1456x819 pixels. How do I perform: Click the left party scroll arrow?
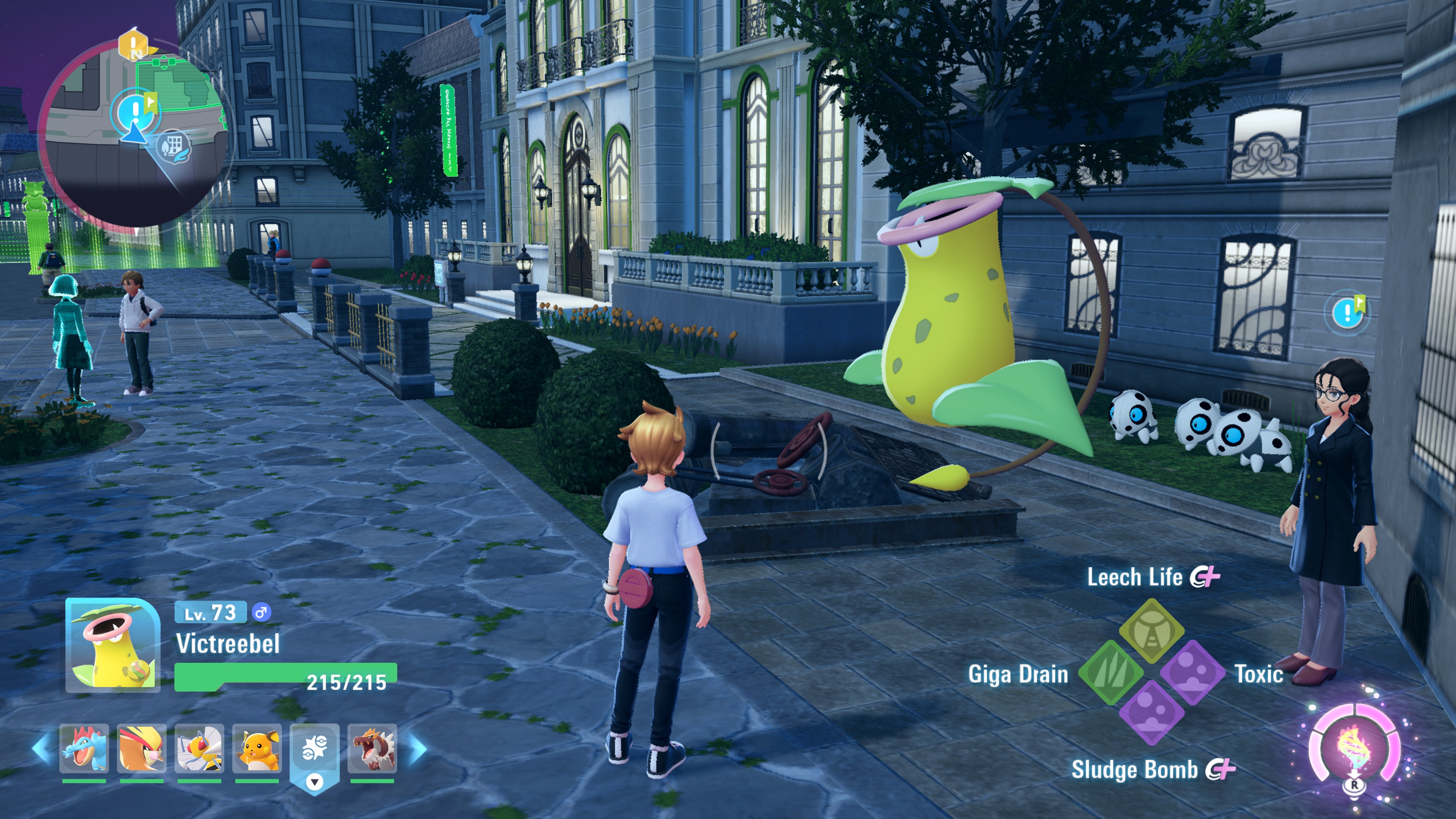pyautogui.click(x=42, y=748)
